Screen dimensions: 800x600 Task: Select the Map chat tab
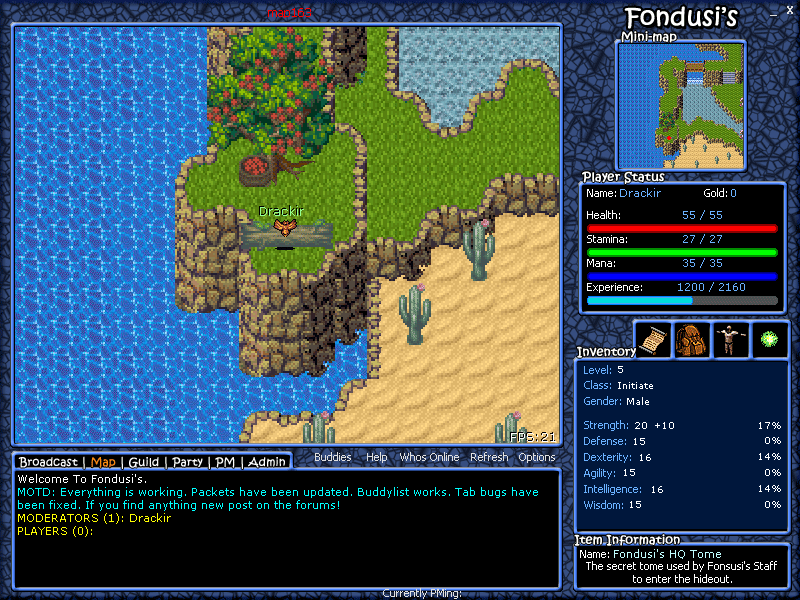103,462
